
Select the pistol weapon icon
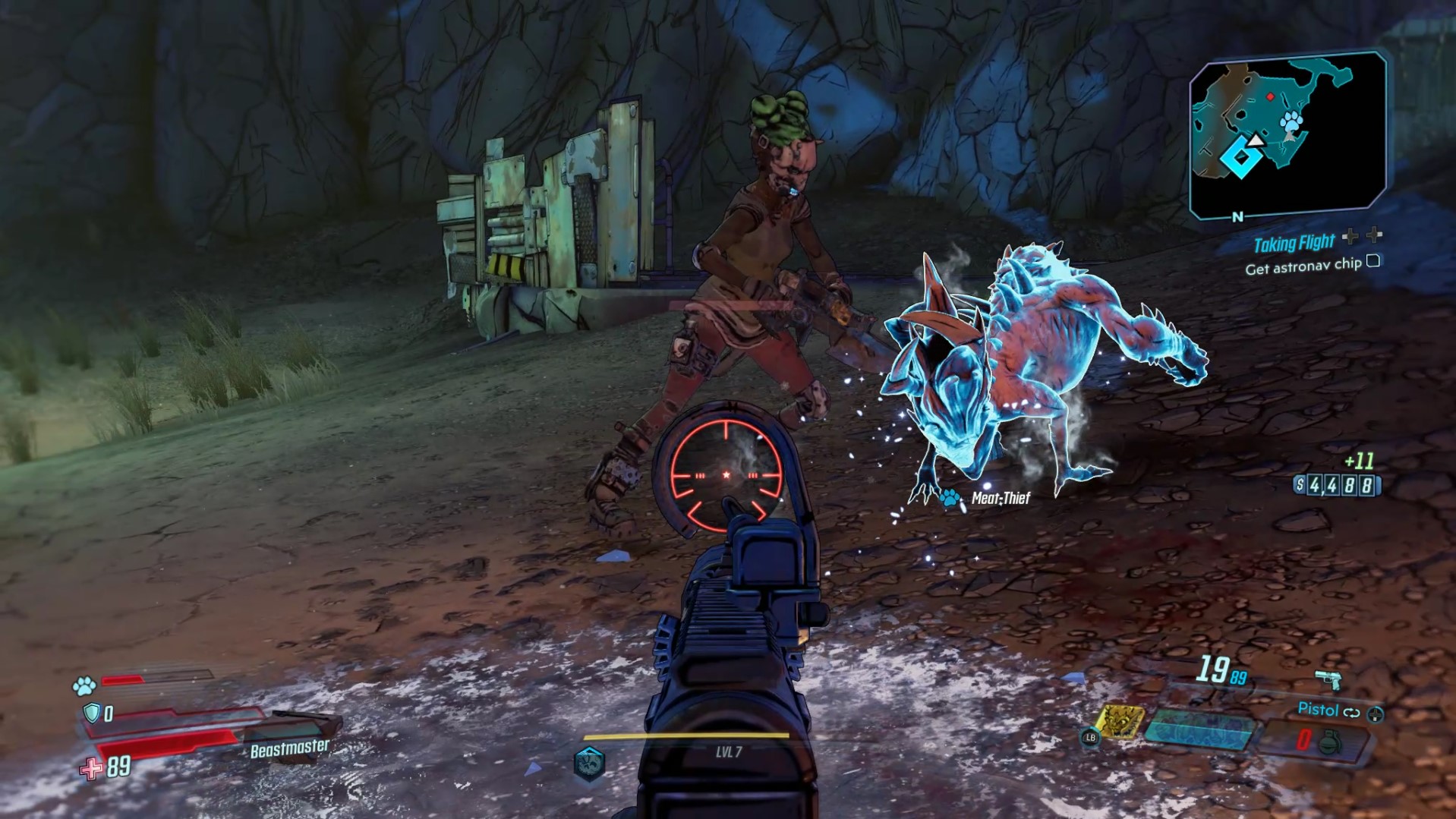[x=1328, y=679]
